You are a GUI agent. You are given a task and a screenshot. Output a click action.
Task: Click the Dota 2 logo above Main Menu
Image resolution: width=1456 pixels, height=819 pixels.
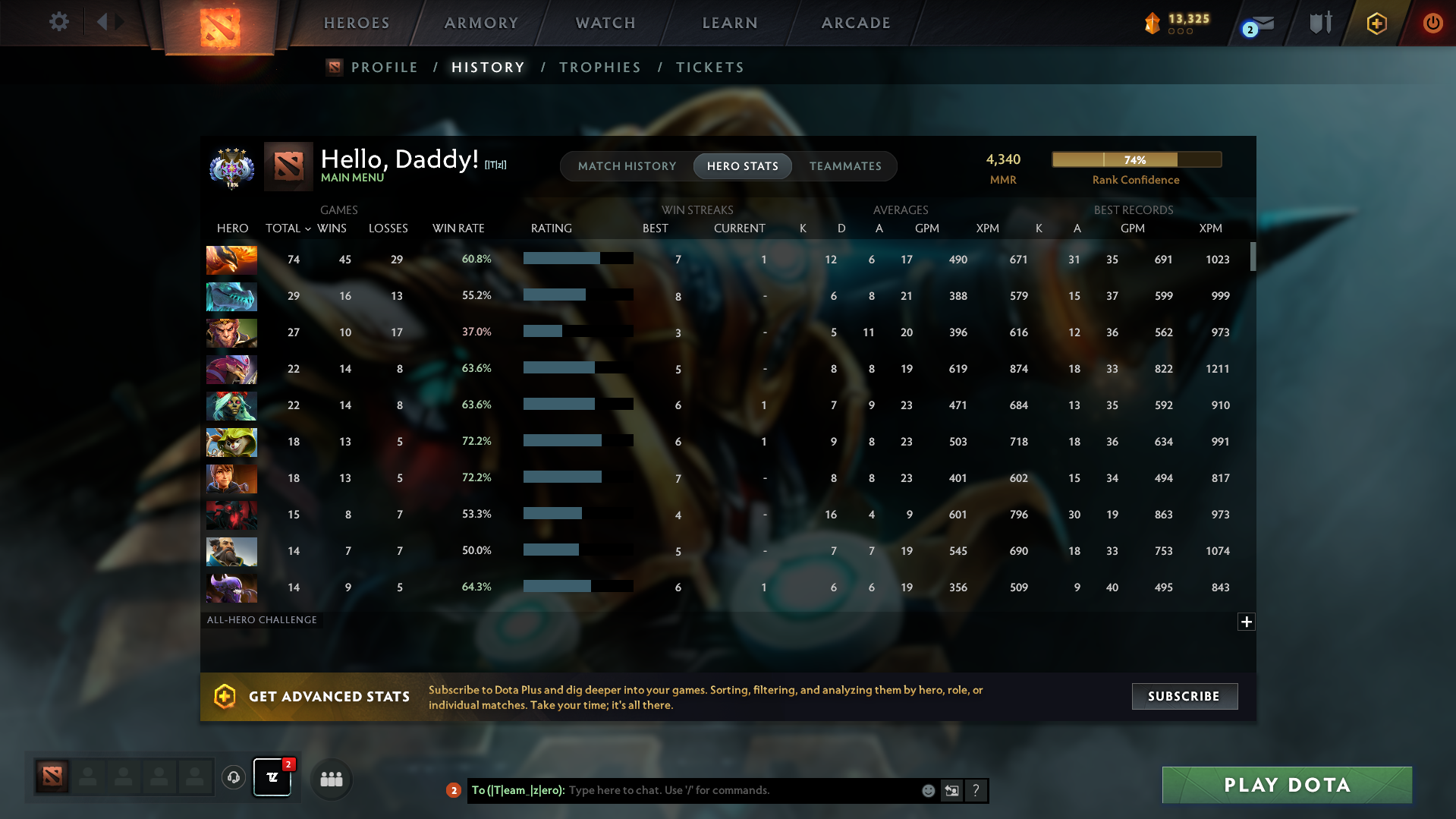(288, 166)
